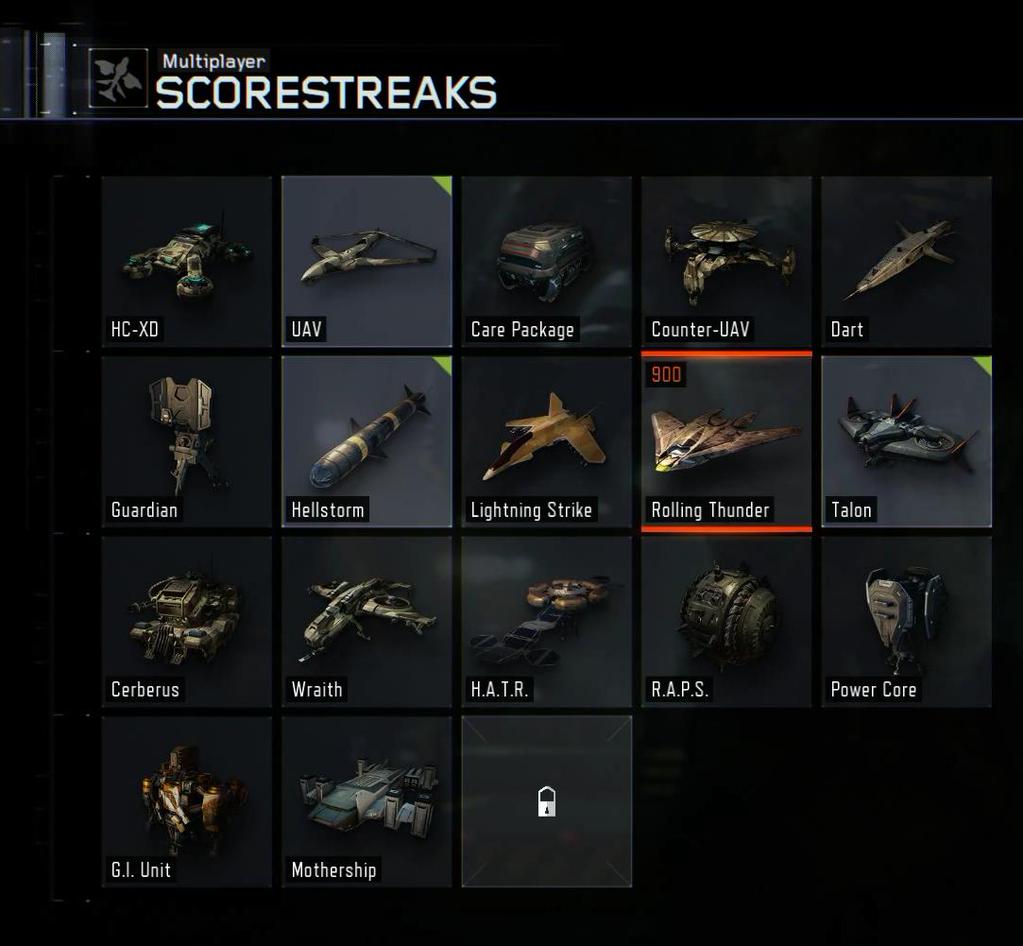Screen dimensions: 1023x946
Task: Select the R.A.P.S. scorestreak
Action: (x=727, y=621)
